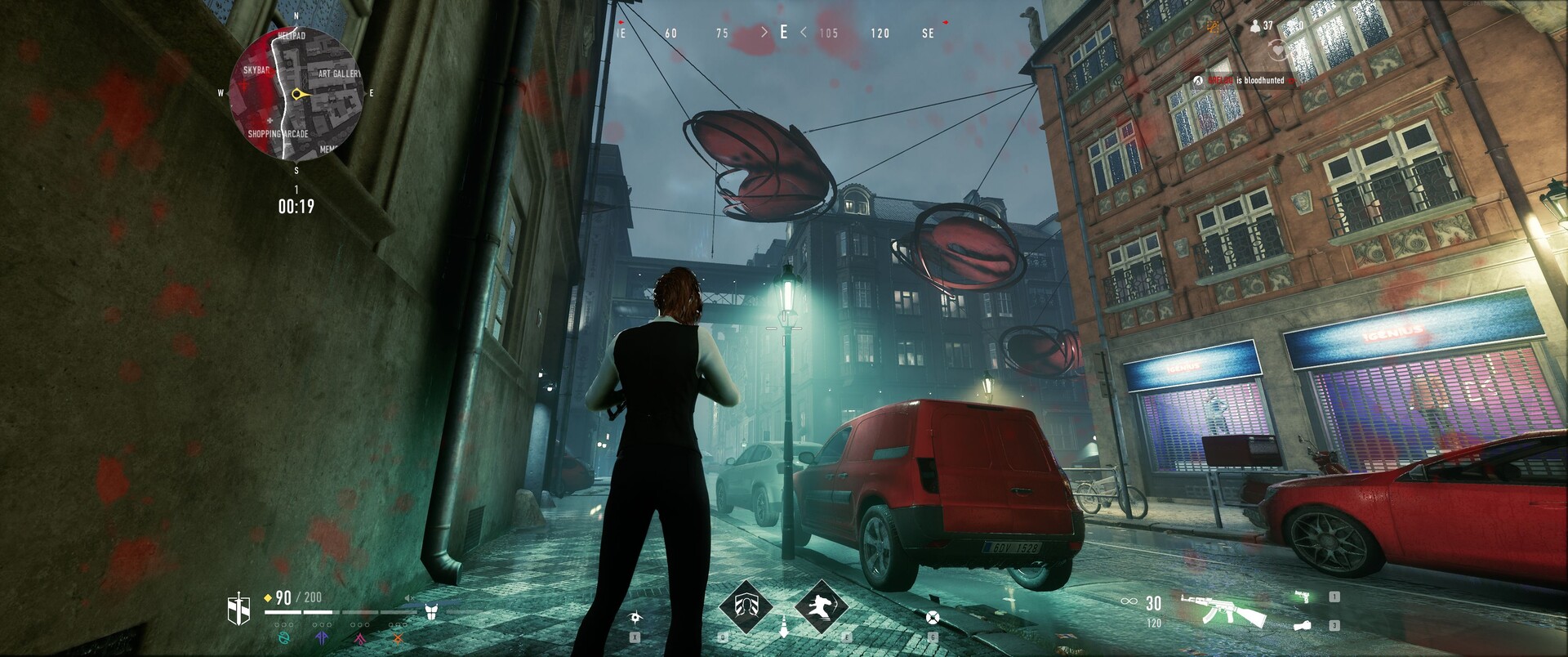Click the orange scissors icon
Viewport: 1568px width, 657px height.
click(x=1214, y=26)
